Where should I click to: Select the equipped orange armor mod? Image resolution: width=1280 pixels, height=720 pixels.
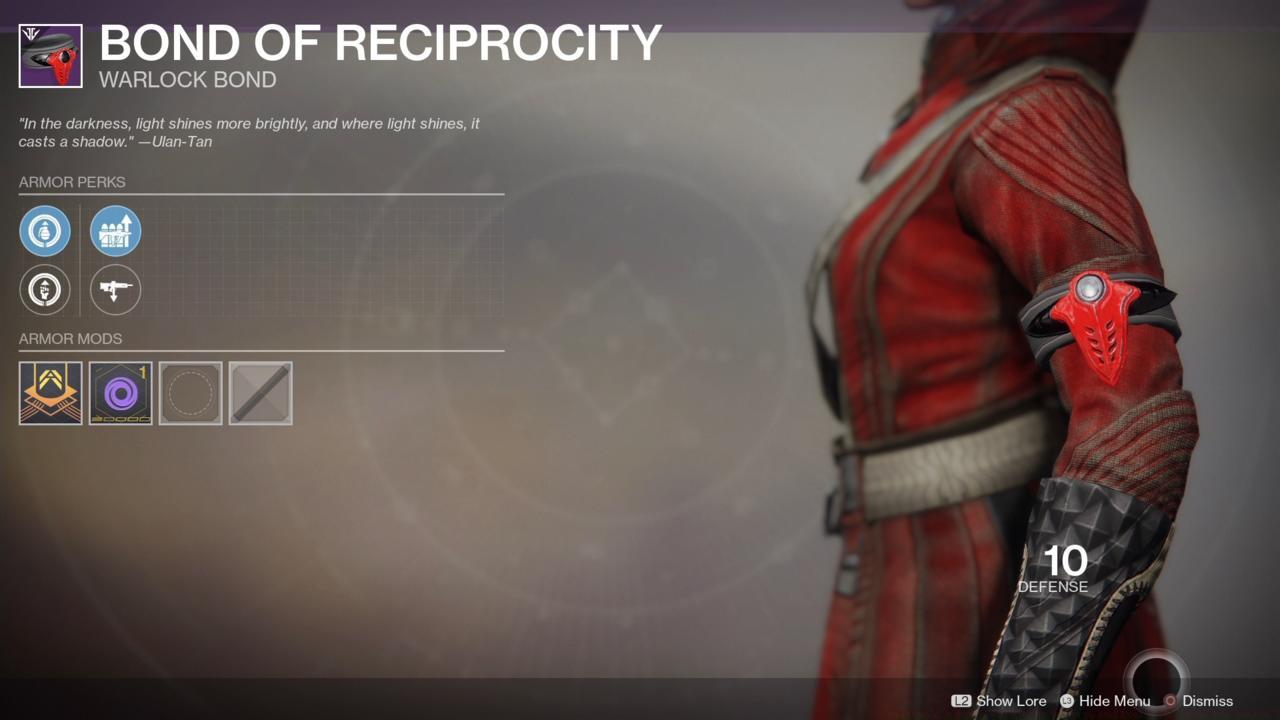click(50, 393)
